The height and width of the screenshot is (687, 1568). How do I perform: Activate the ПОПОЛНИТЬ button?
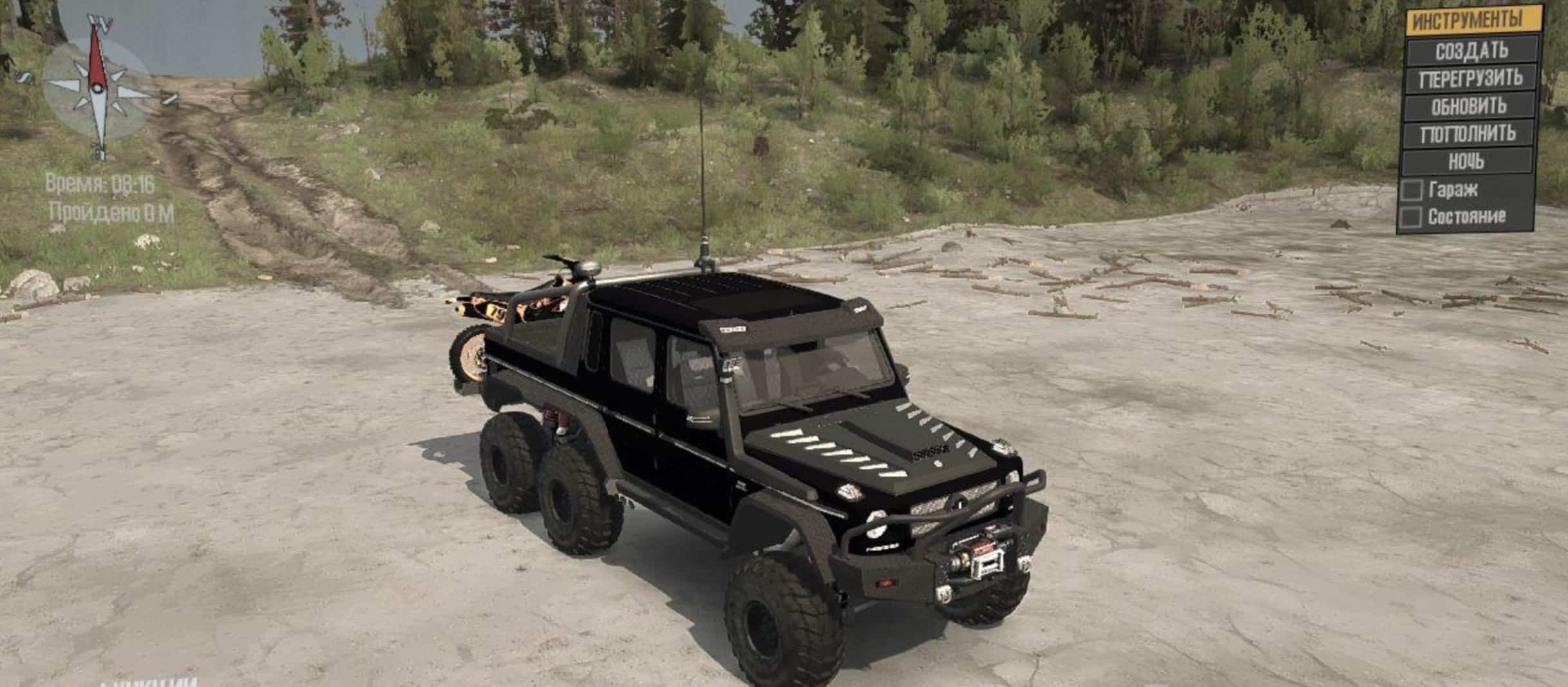(x=1468, y=134)
